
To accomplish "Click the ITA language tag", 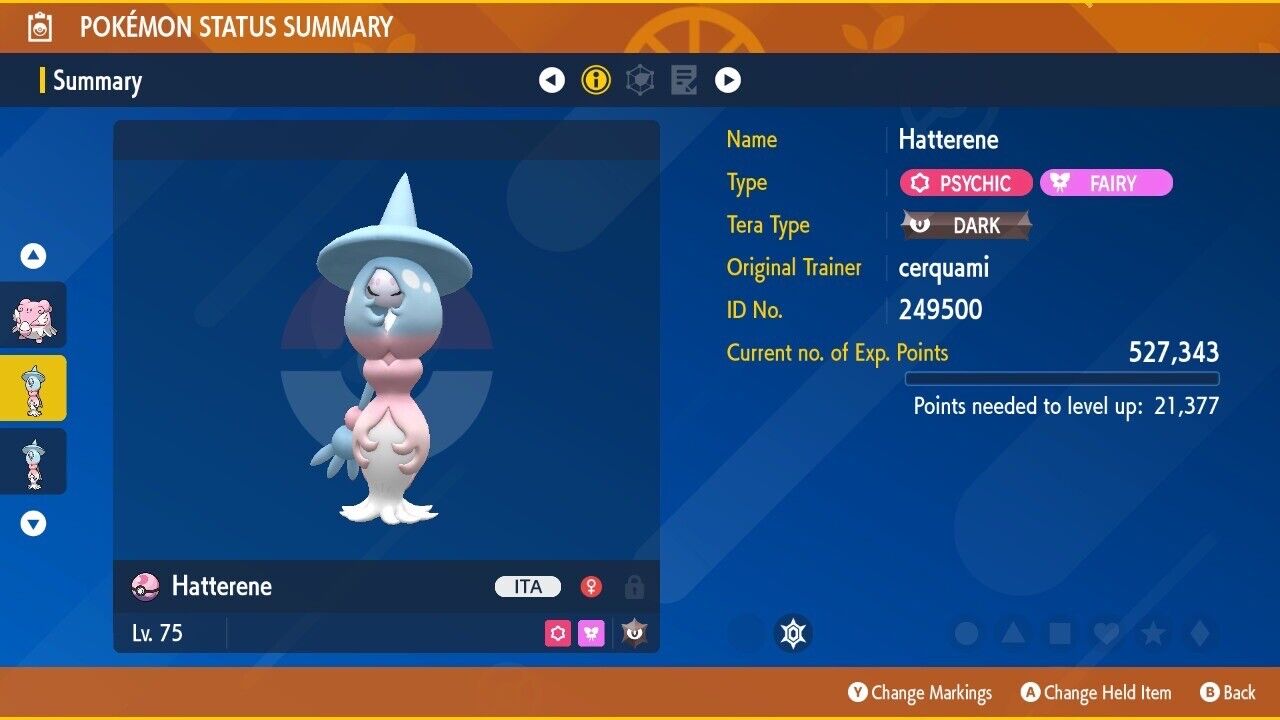I will (x=528, y=587).
